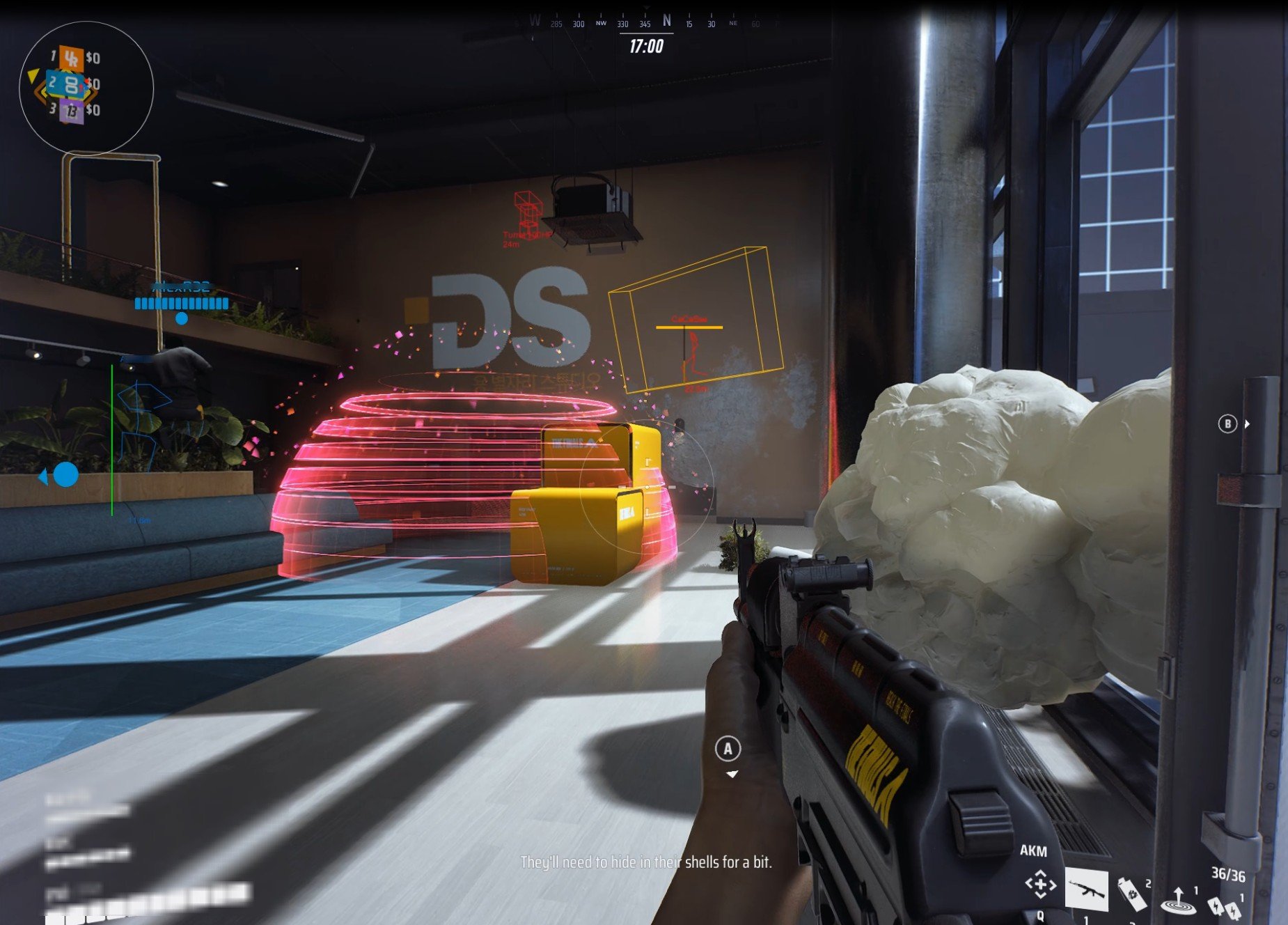This screenshot has width=1288, height=925.
Task: Select the objective A waypoint marker
Action: click(x=728, y=749)
